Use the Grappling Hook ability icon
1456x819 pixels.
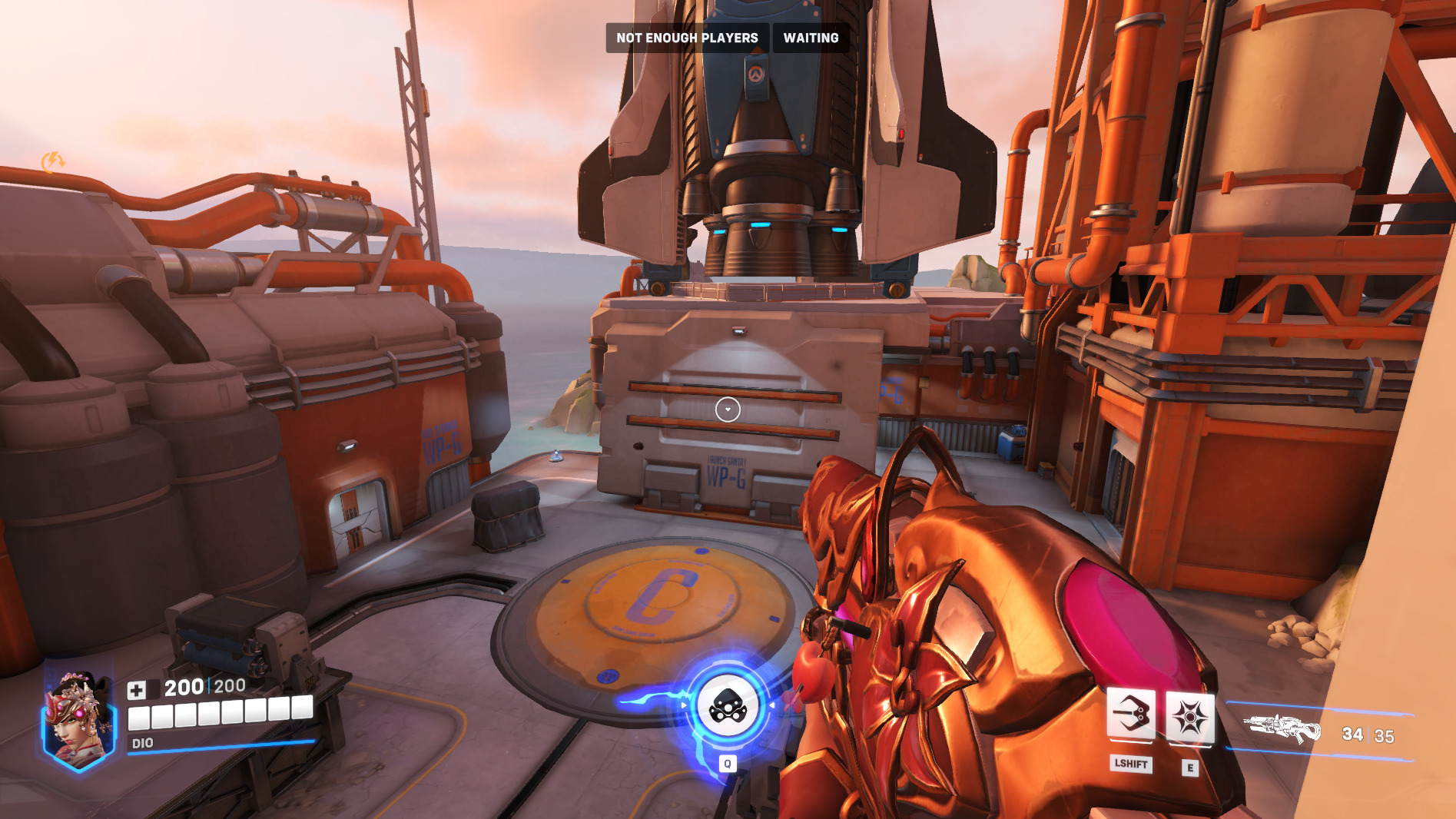1130,715
